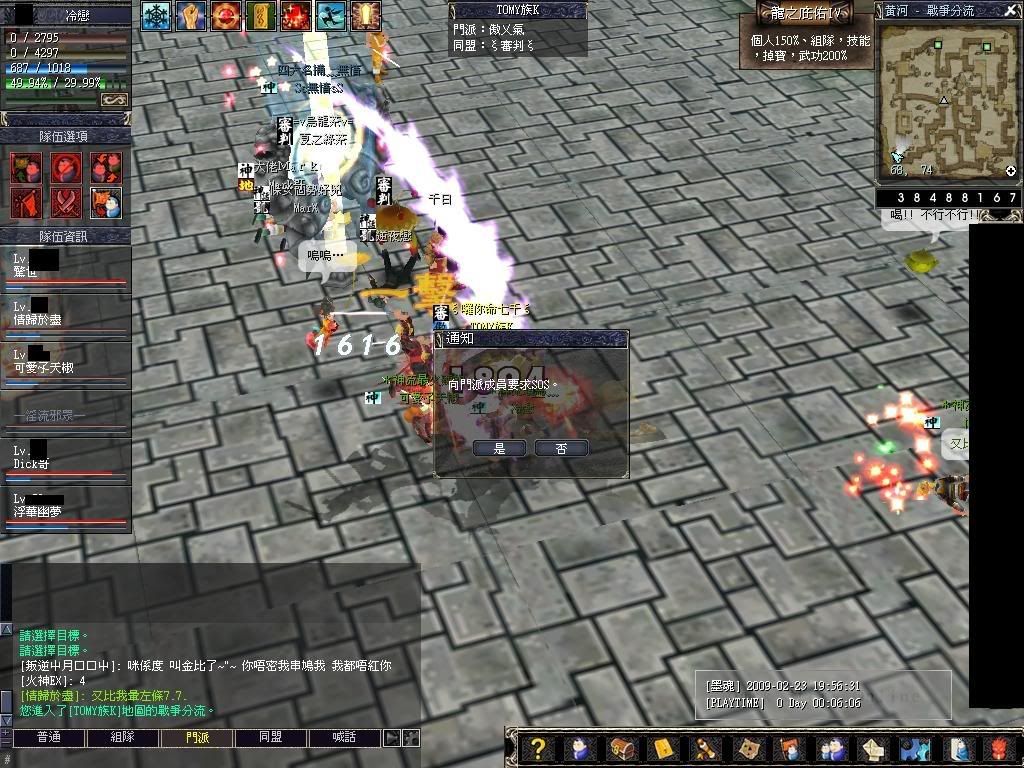The image size is (1024, 768).
Task: Click the crossed swords party option
Action: tap(65, 201)
